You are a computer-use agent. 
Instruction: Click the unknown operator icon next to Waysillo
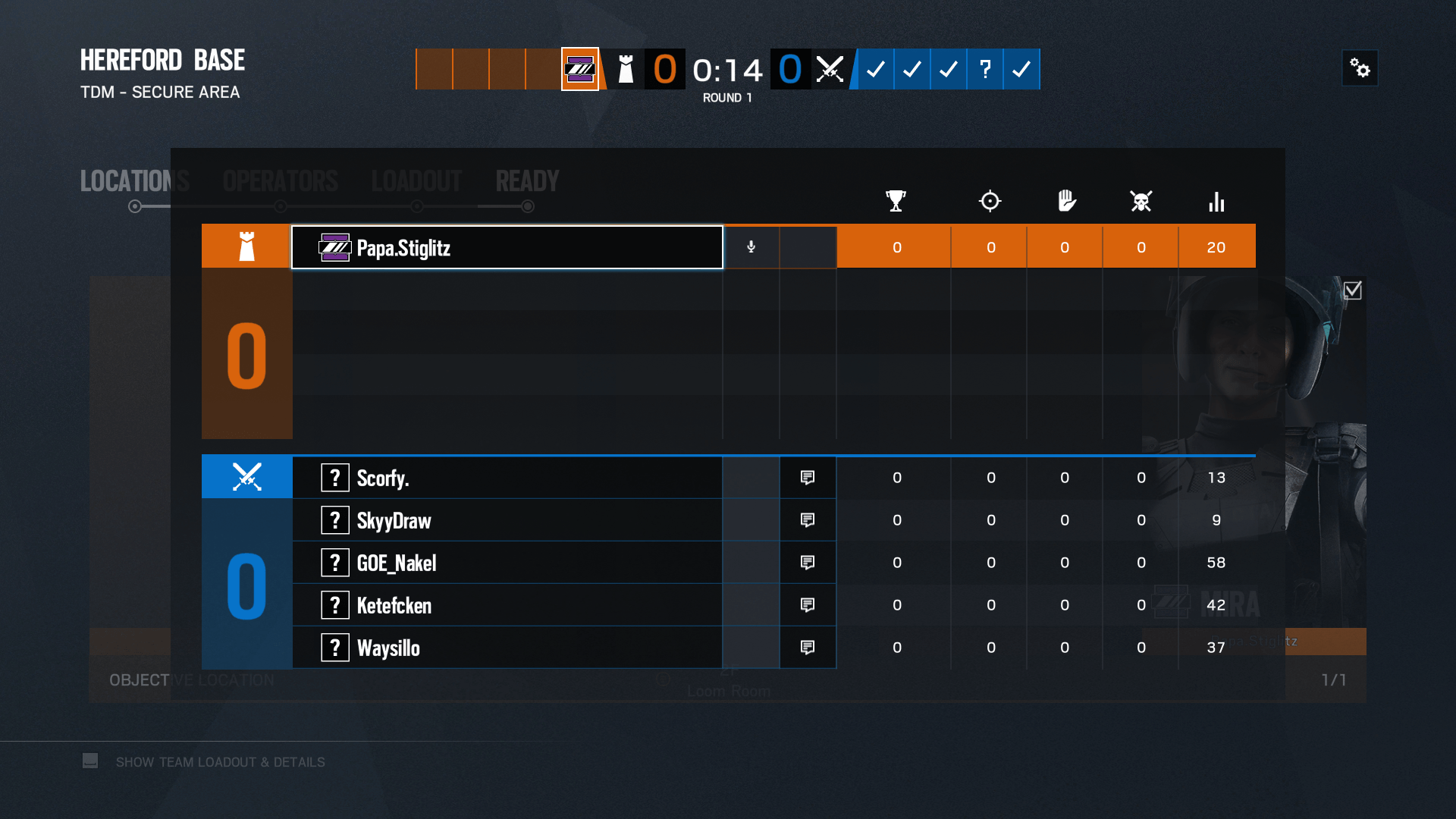[334, 647]
